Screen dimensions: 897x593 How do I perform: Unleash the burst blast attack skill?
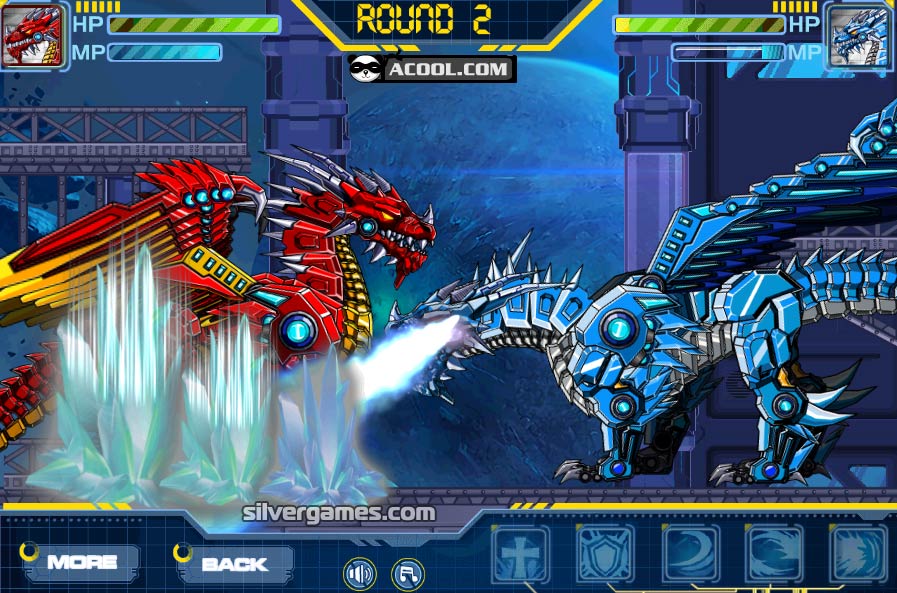(x=859, y=553)
